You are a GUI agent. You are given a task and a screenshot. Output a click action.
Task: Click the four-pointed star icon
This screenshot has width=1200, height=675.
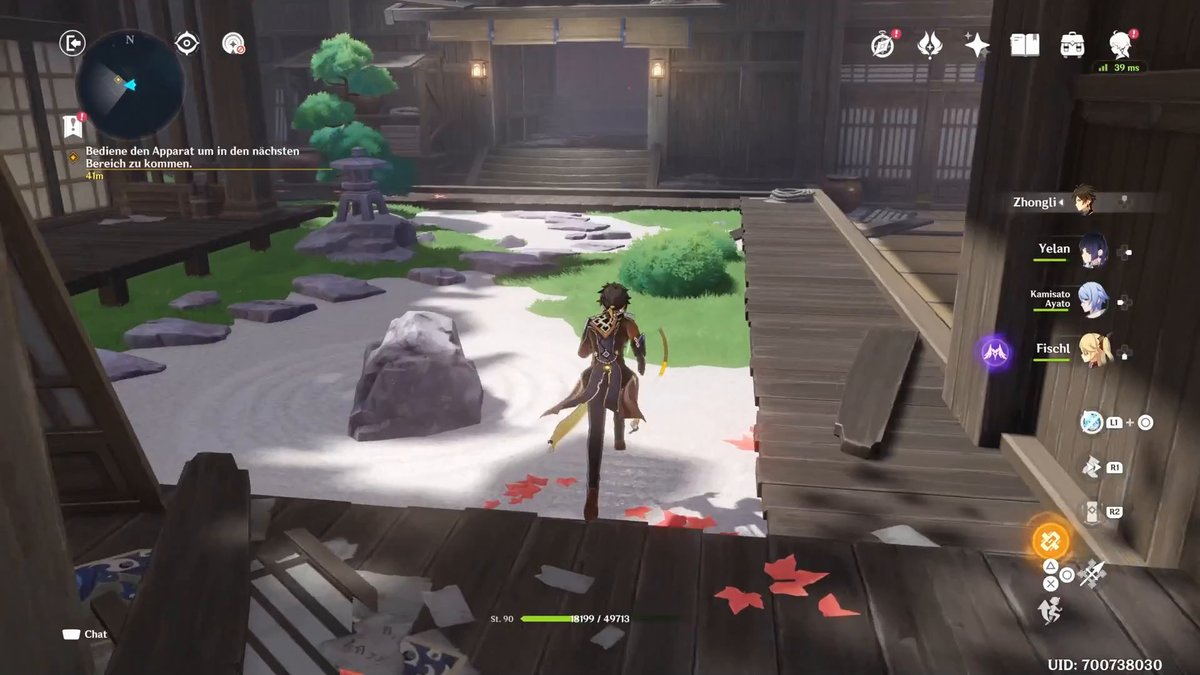point(977,45)
